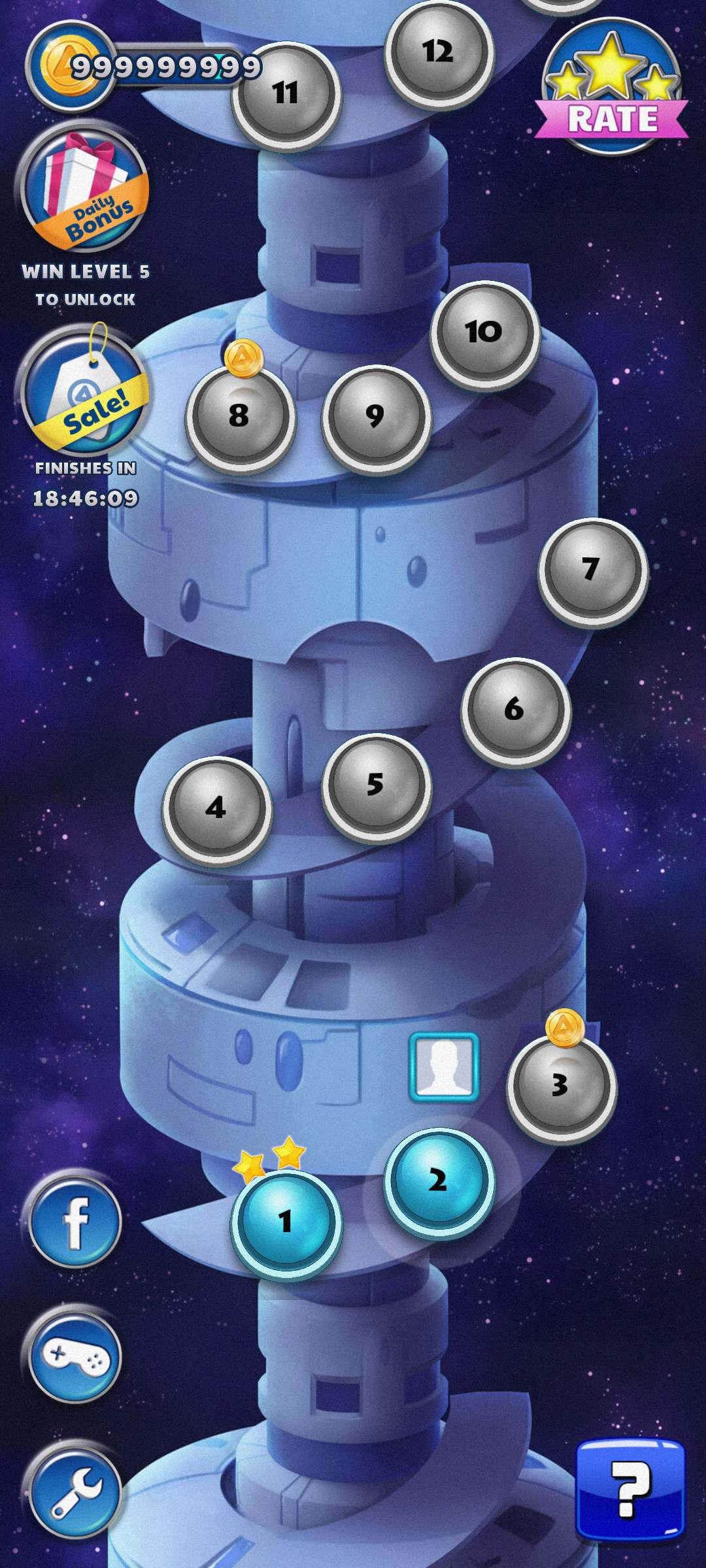Tap the Facebook button
Screen dimensions: 706x1568
[75, 1220]
